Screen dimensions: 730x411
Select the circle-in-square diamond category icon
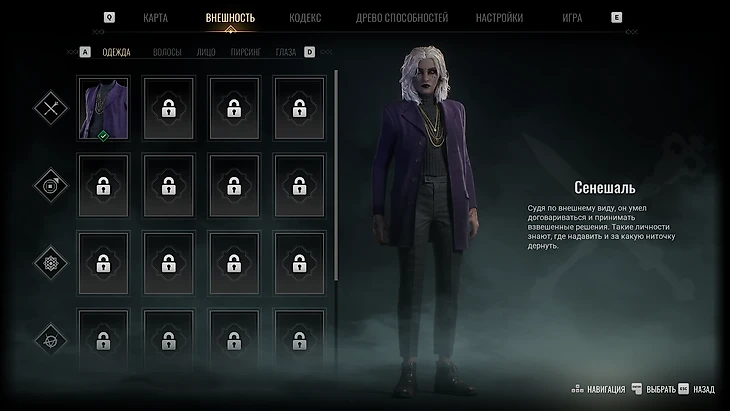49,185
